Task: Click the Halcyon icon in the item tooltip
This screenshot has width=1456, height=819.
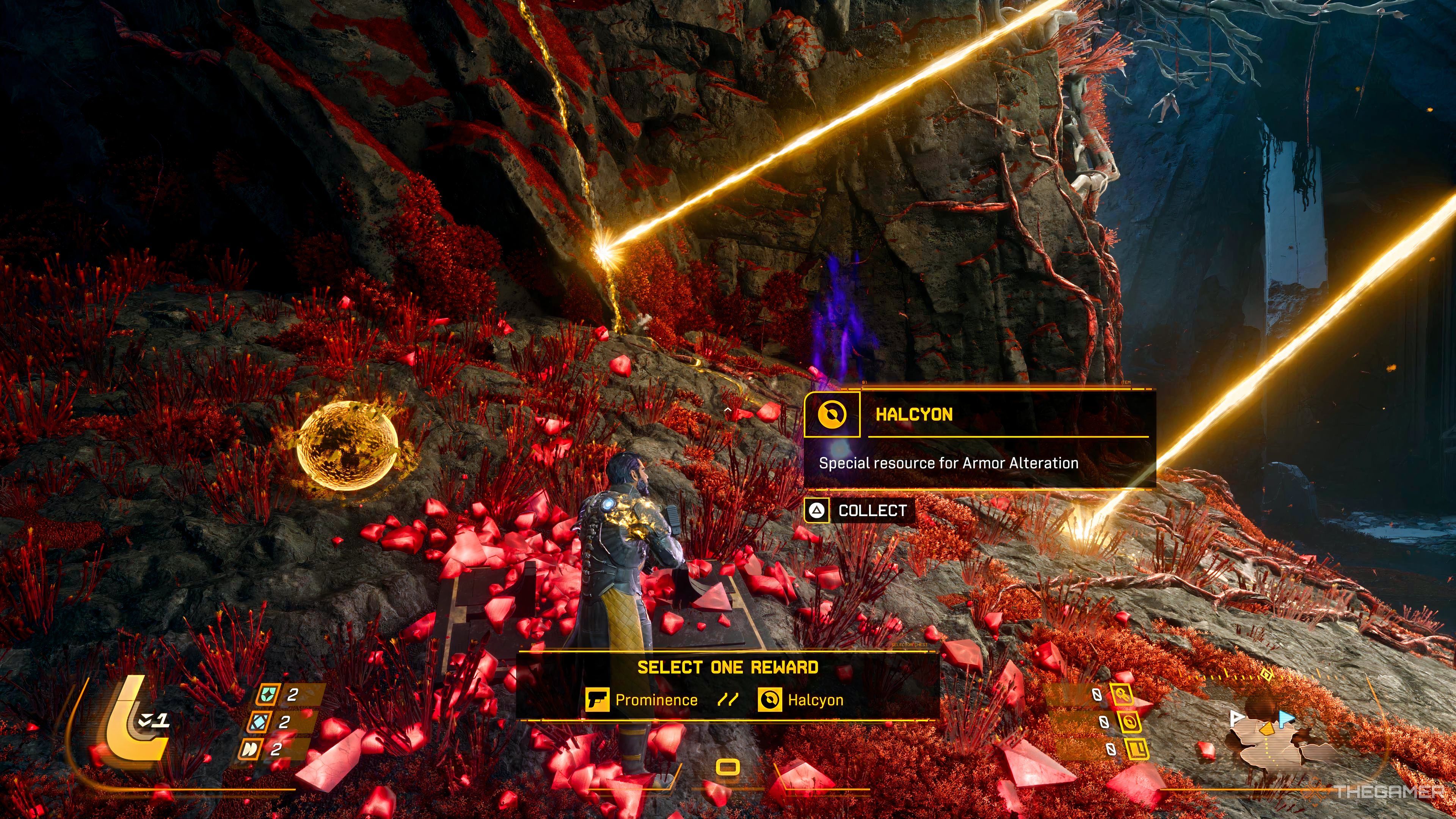Action: (x=832, y=415)
